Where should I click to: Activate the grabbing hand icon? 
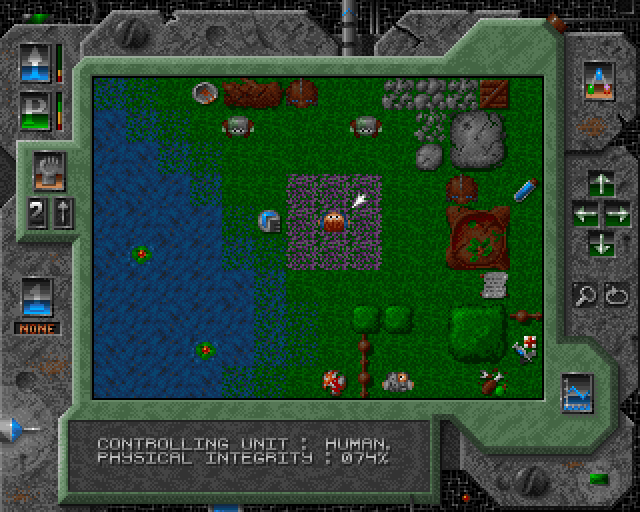[47, 167]
